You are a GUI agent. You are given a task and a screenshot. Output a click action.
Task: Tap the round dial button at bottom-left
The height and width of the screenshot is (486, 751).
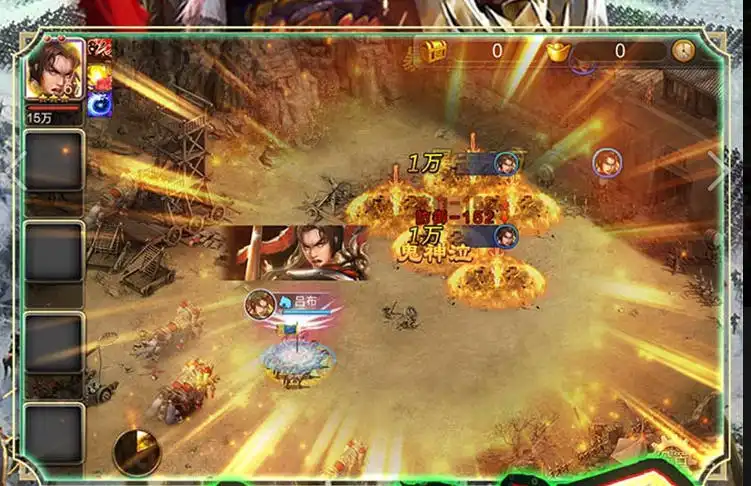click(137, 451)
